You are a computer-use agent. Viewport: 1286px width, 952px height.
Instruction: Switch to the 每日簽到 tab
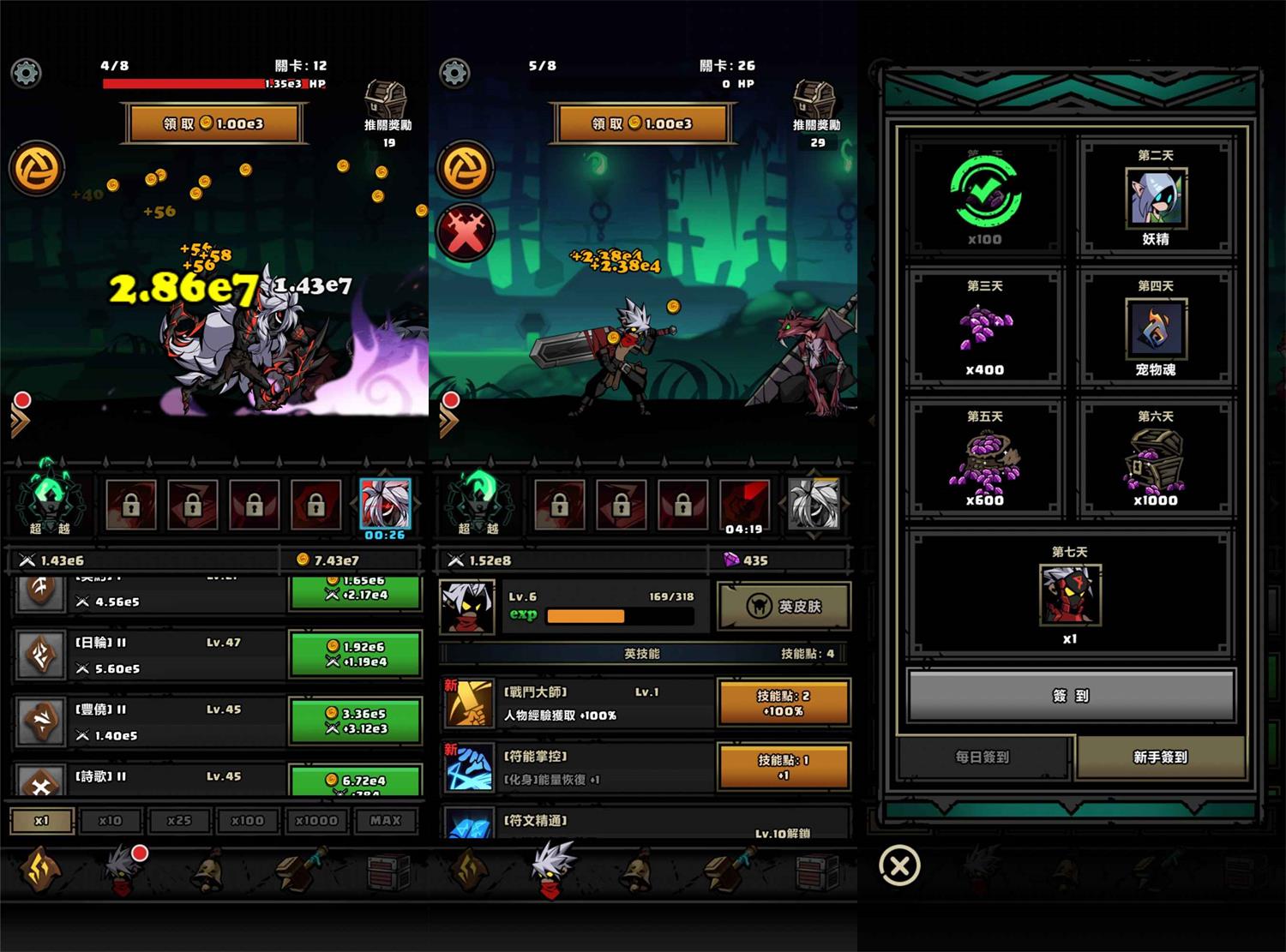[x=983, y=757]
